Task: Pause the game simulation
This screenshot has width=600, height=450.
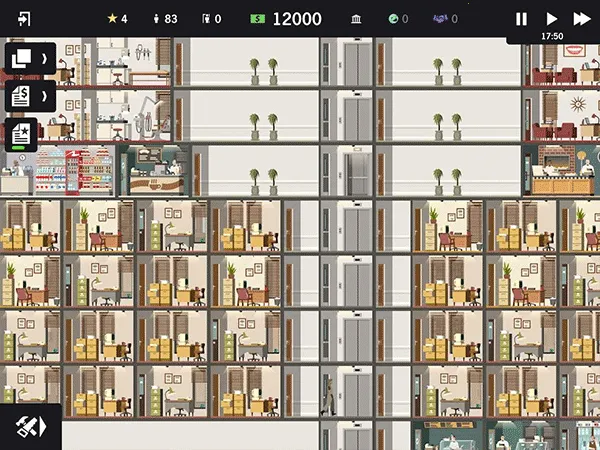Action: pyautogui.click(x=521, y=19)
